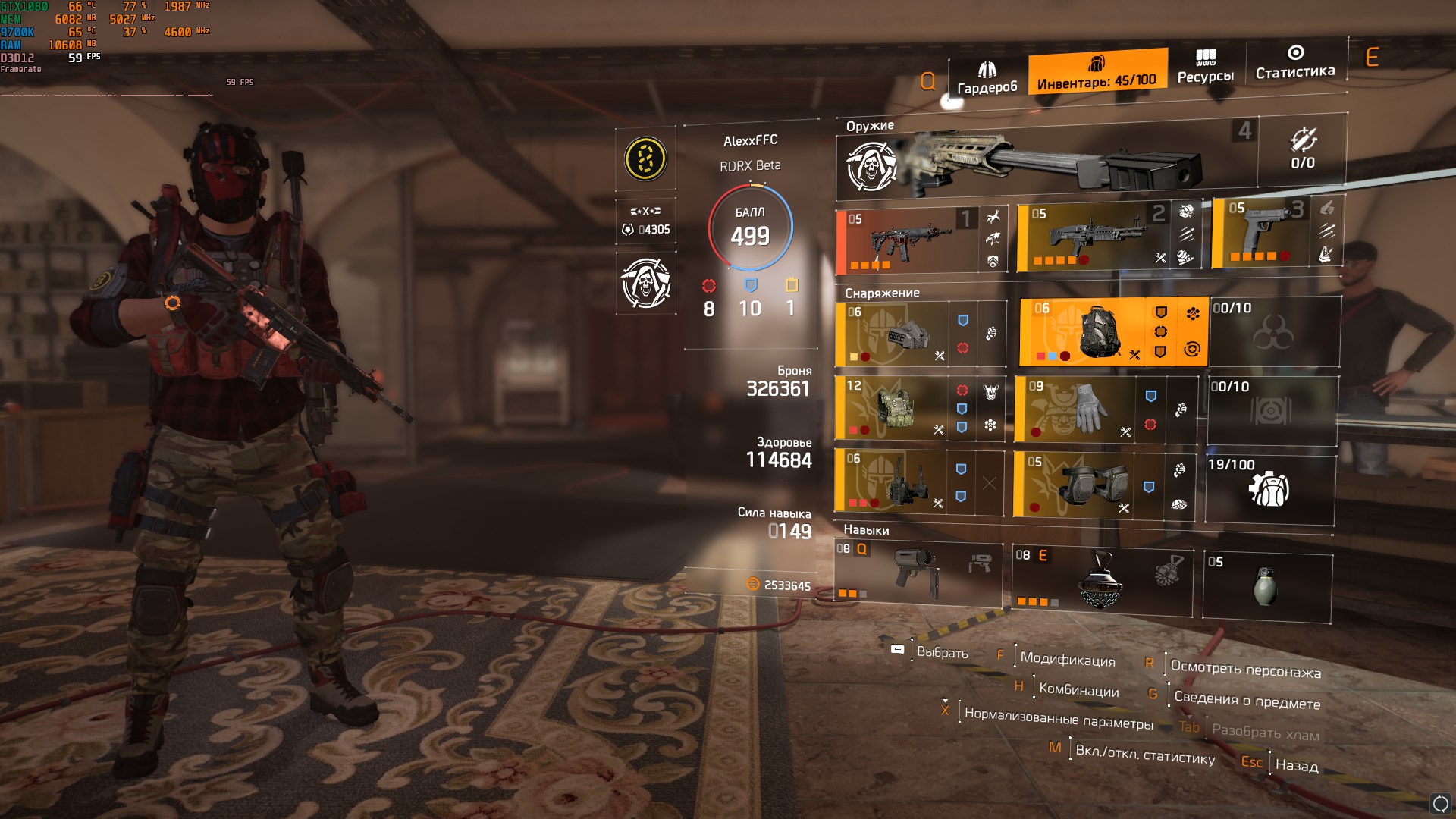Open the Статистика tab

pyautogui.click(x=1295, y=63)
